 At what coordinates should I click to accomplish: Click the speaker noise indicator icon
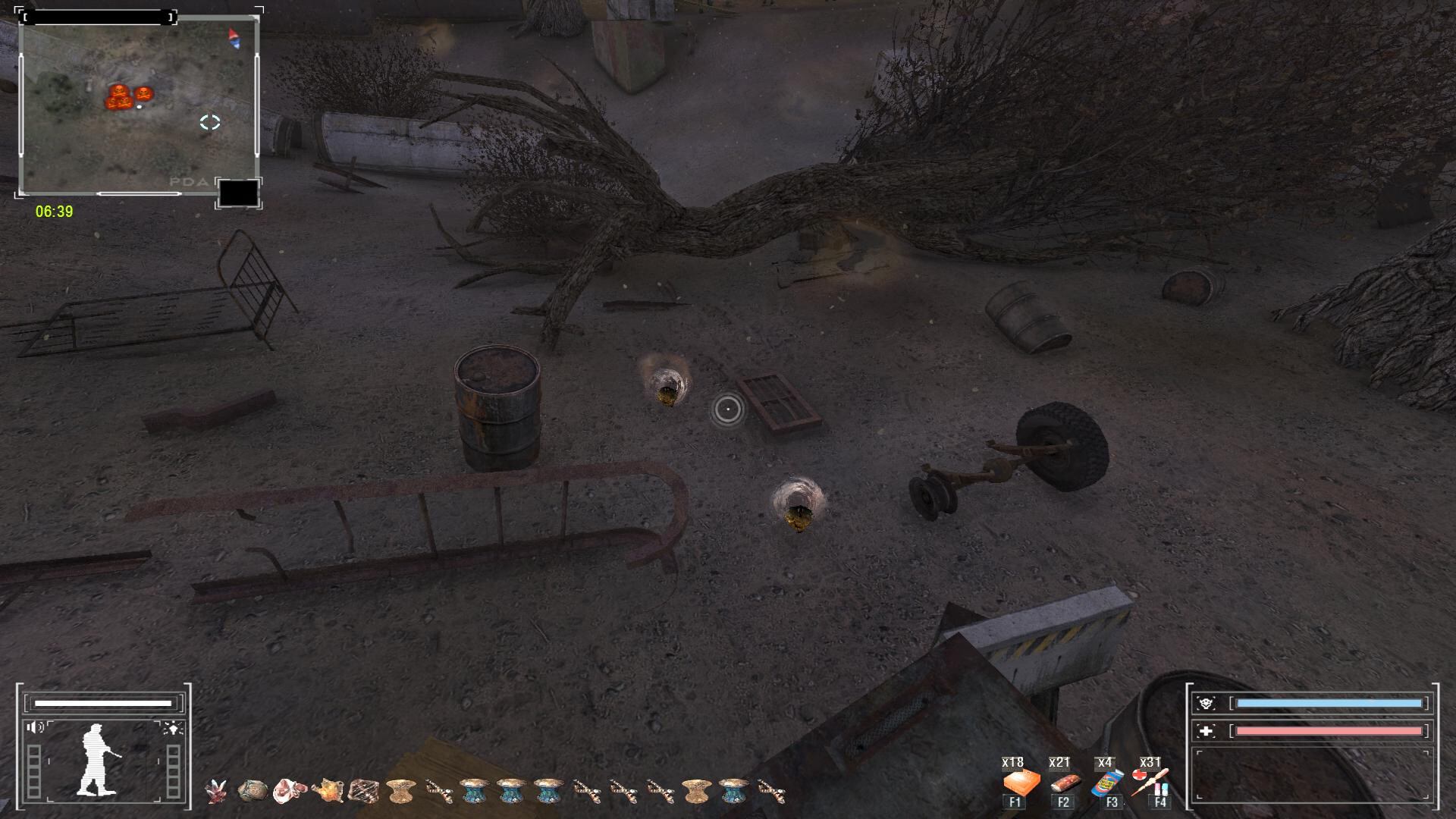tap(36, 728)
